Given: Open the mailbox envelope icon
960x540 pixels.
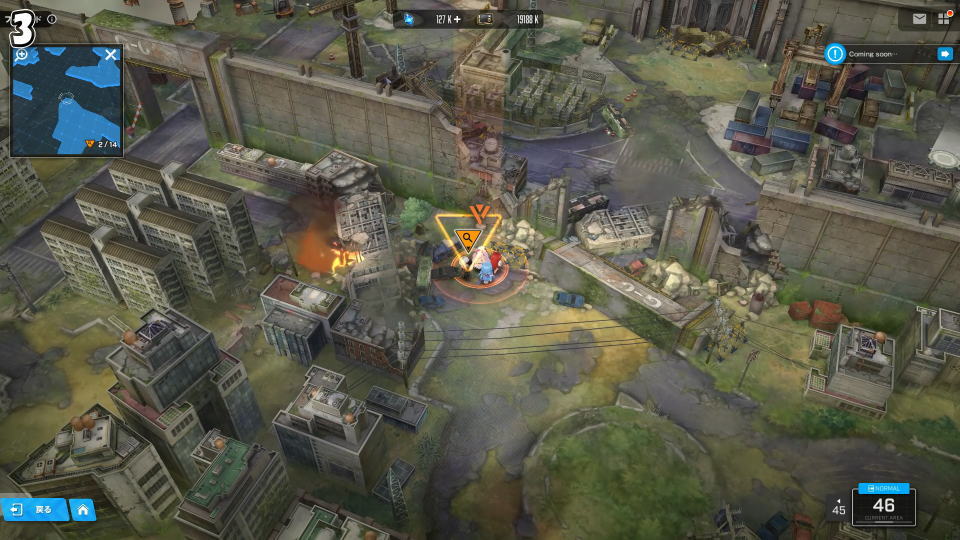Looking at the screenshot, I should 919,18.
